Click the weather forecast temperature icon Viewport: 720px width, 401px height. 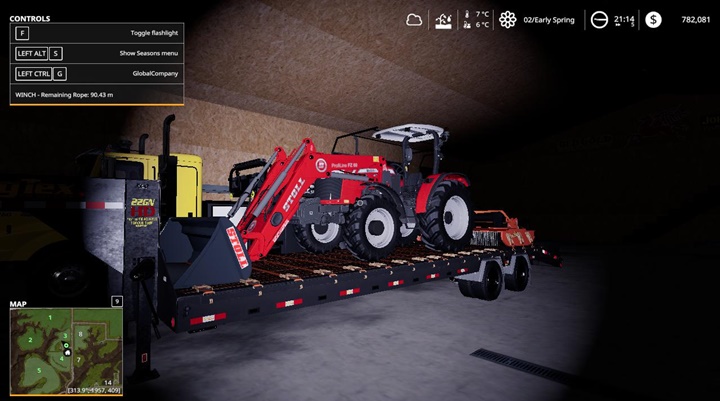[x=444, y=19]
